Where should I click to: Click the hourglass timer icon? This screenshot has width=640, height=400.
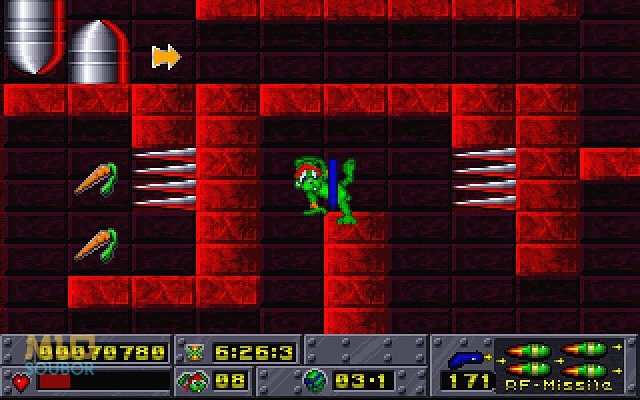click(194, 352)
